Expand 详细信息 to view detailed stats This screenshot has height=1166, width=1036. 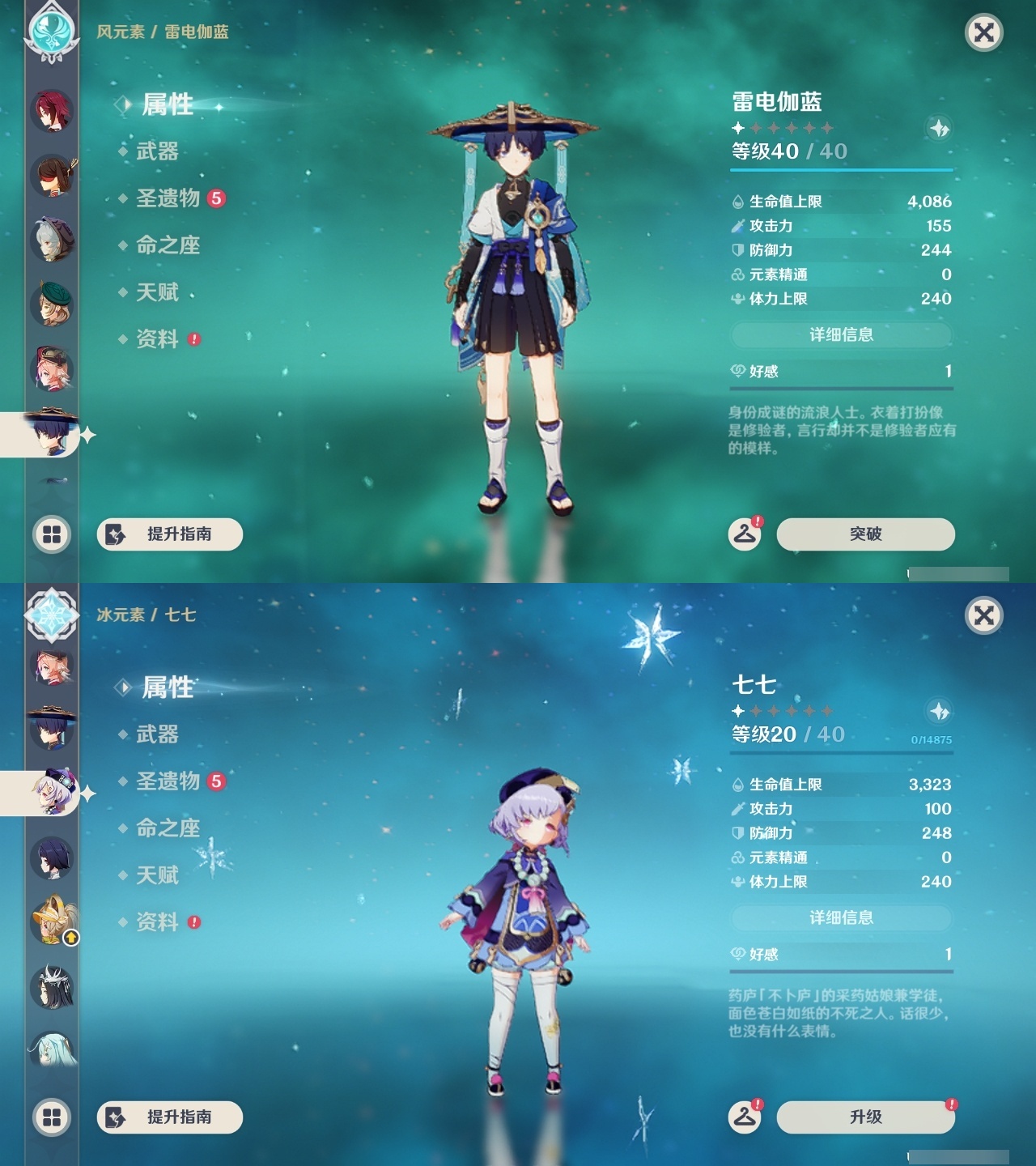click(x=842, y=334)
